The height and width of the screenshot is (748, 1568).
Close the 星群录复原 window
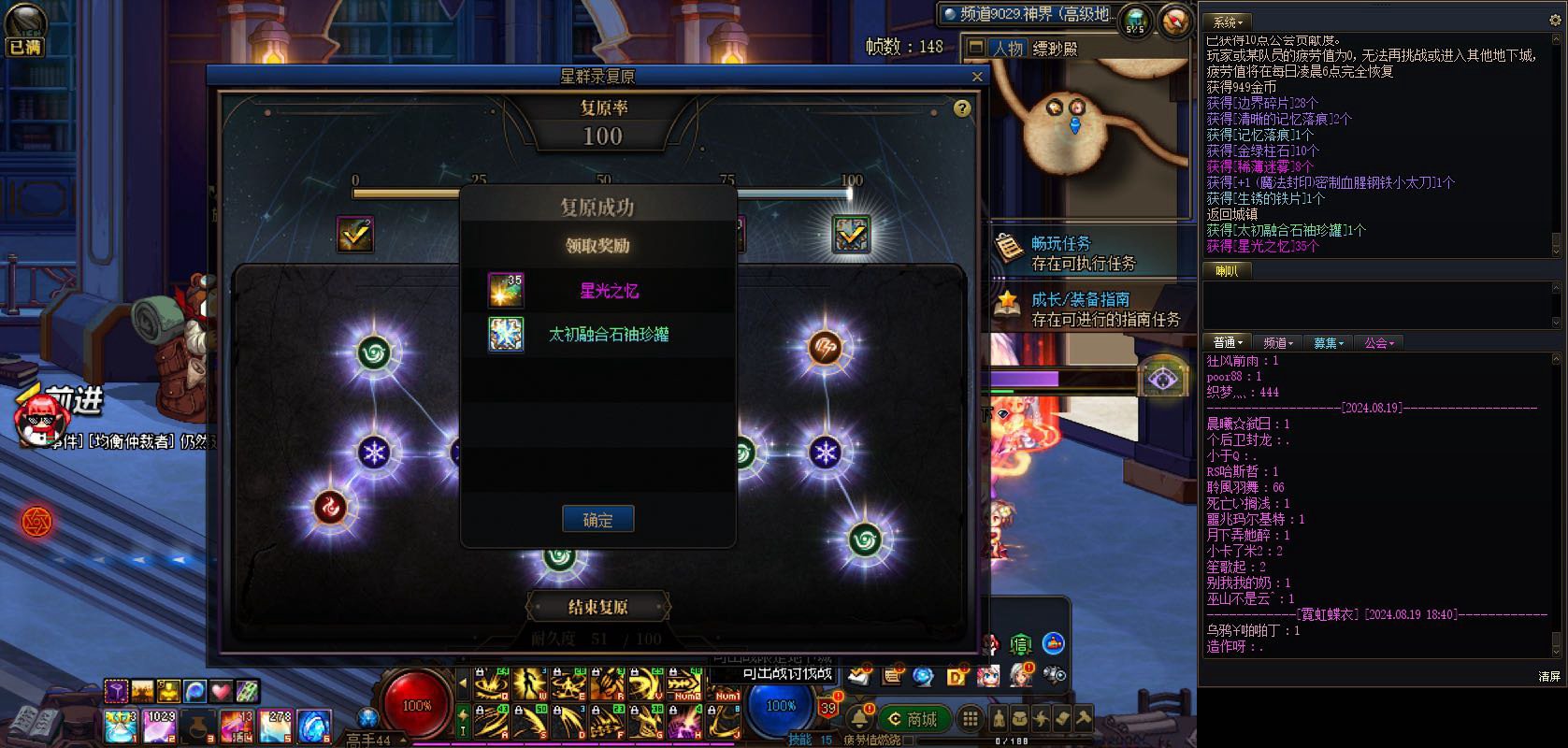pos(977,77)
